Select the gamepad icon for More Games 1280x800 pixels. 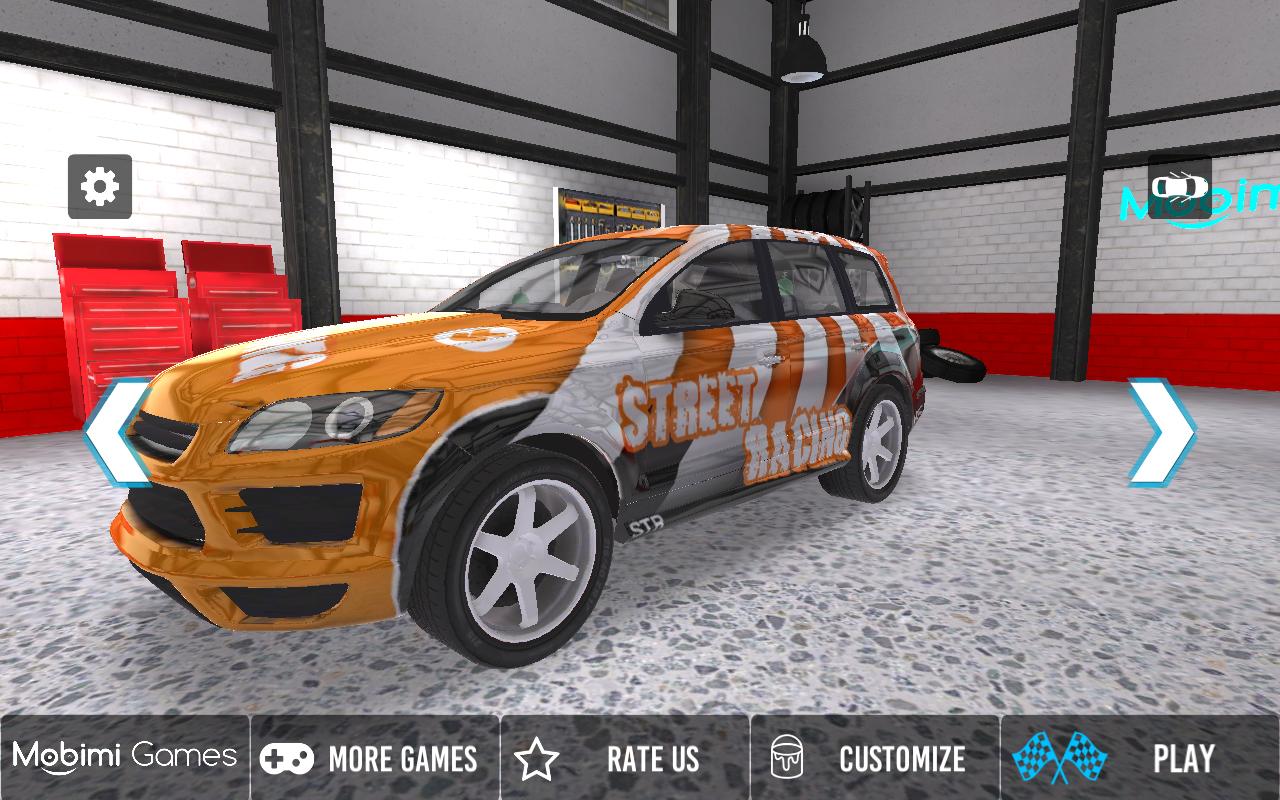point(287,759)
